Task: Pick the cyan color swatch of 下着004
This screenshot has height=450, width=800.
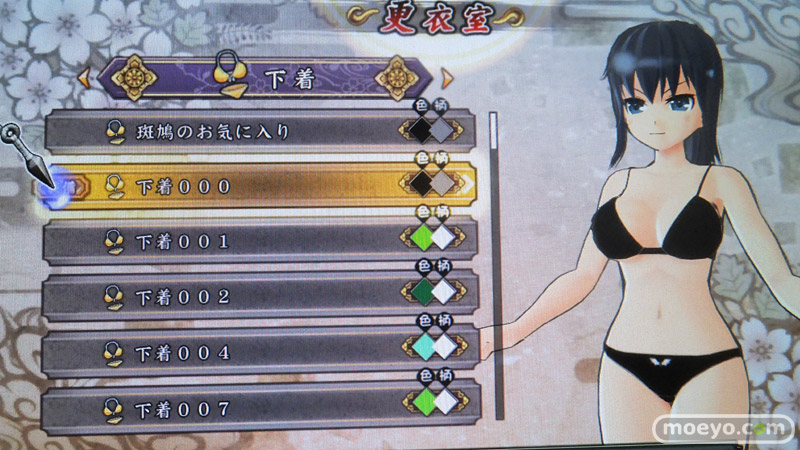Action: (422, 347)
